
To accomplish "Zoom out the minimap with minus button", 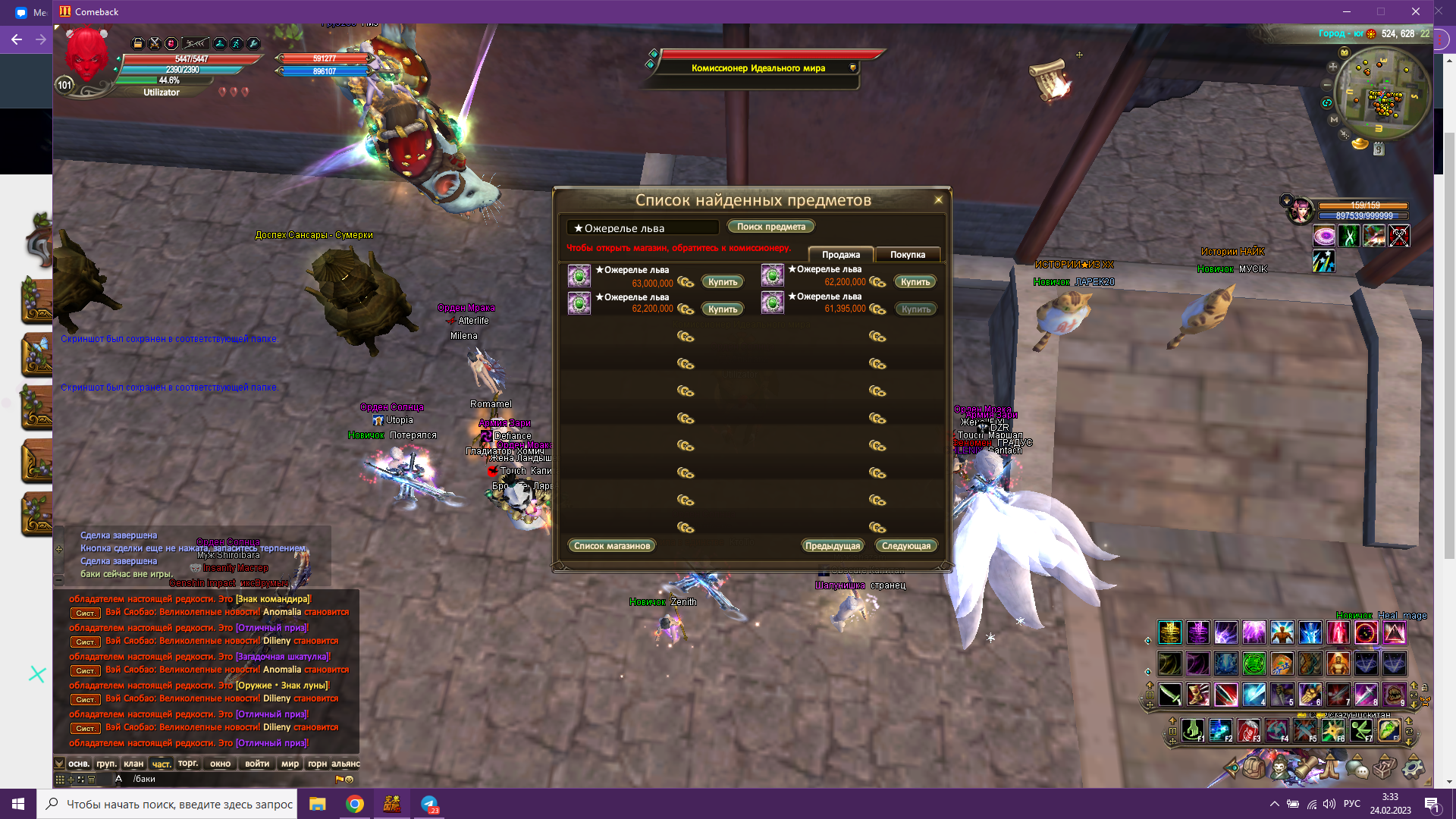I will [x=1327, y=85].
